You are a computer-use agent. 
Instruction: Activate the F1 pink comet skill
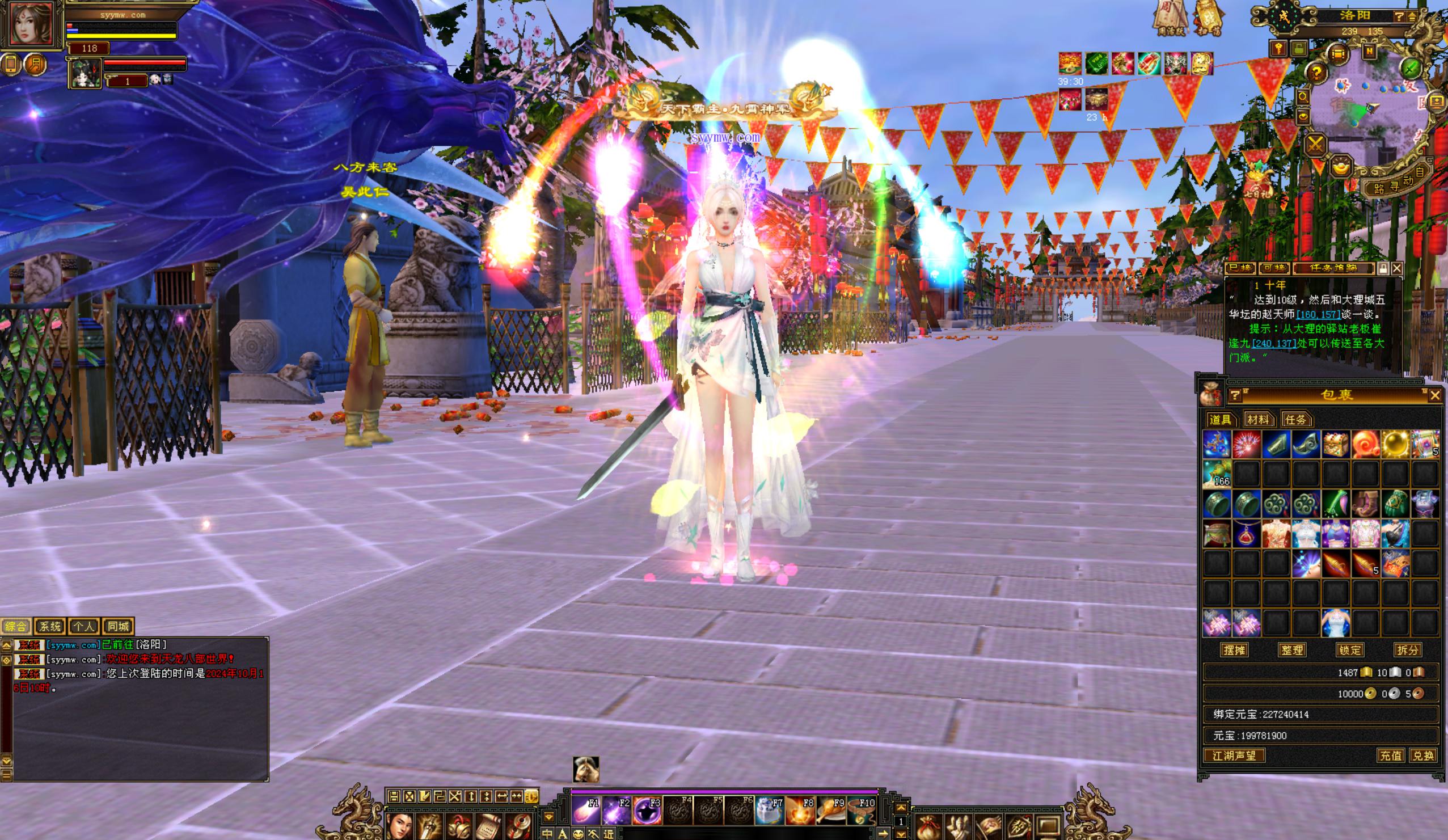tap(585, 811)
